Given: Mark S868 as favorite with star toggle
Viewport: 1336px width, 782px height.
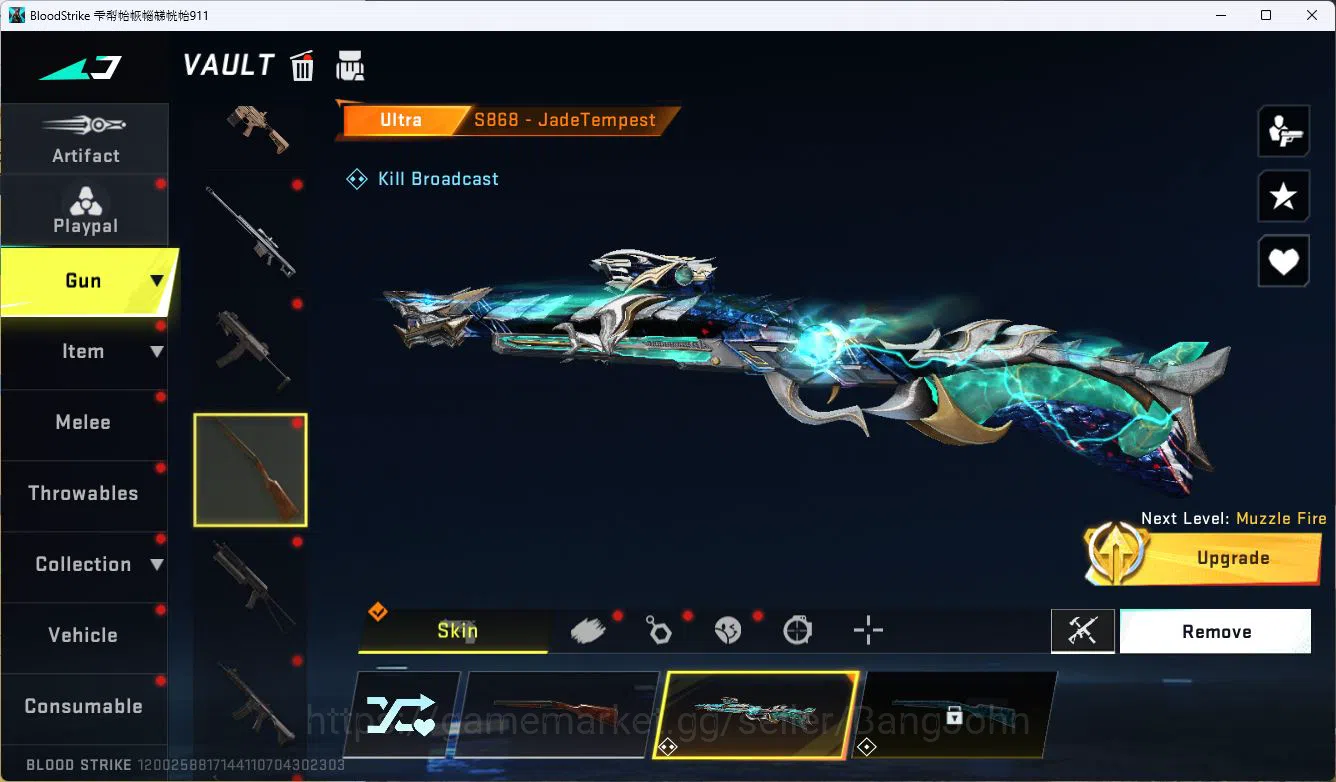Looking at the screenshot, I should point(1284,196).
